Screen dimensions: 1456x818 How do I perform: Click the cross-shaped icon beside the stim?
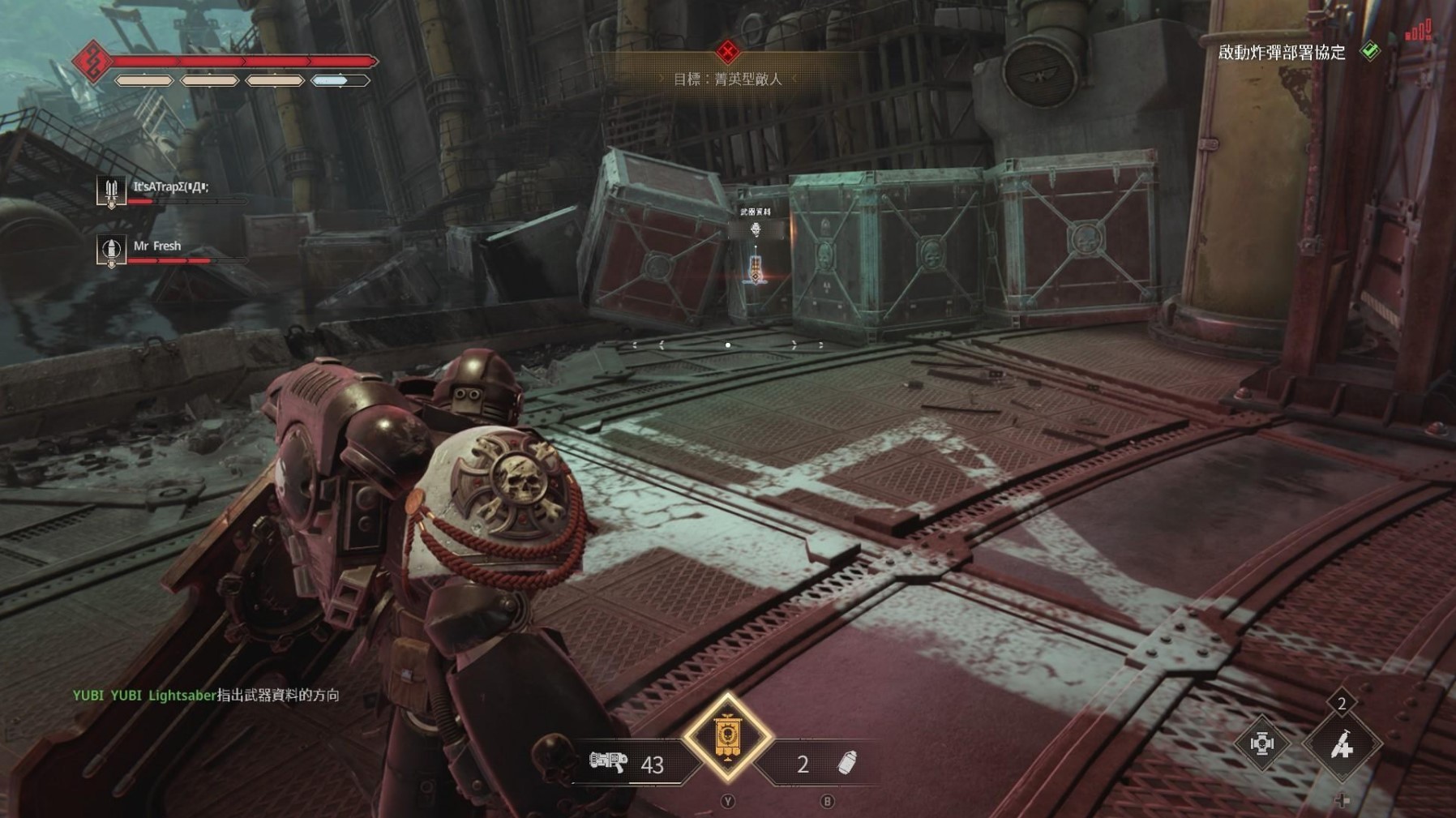[1261, 743]
